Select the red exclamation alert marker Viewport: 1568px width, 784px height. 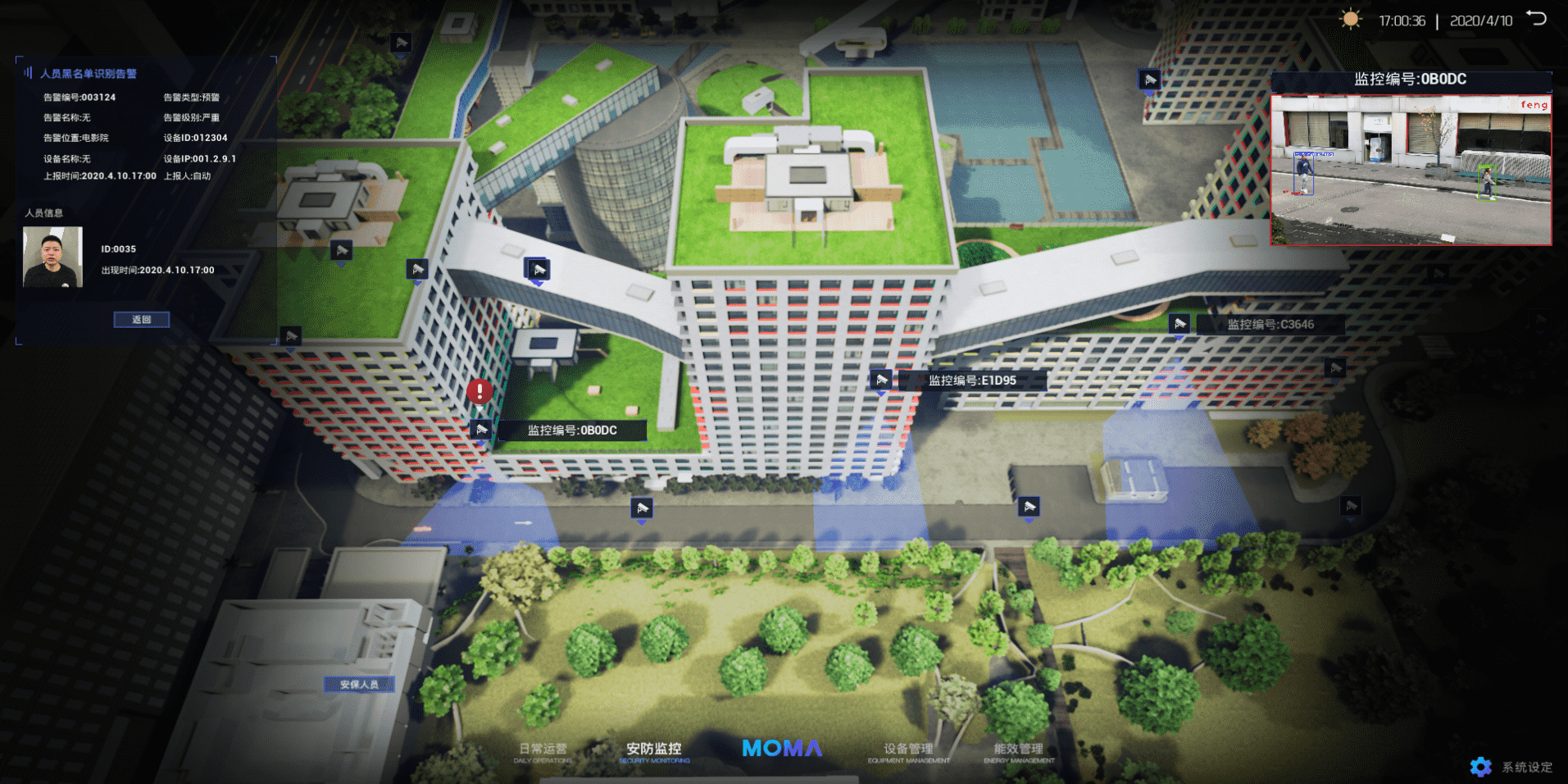coord(479,391)
